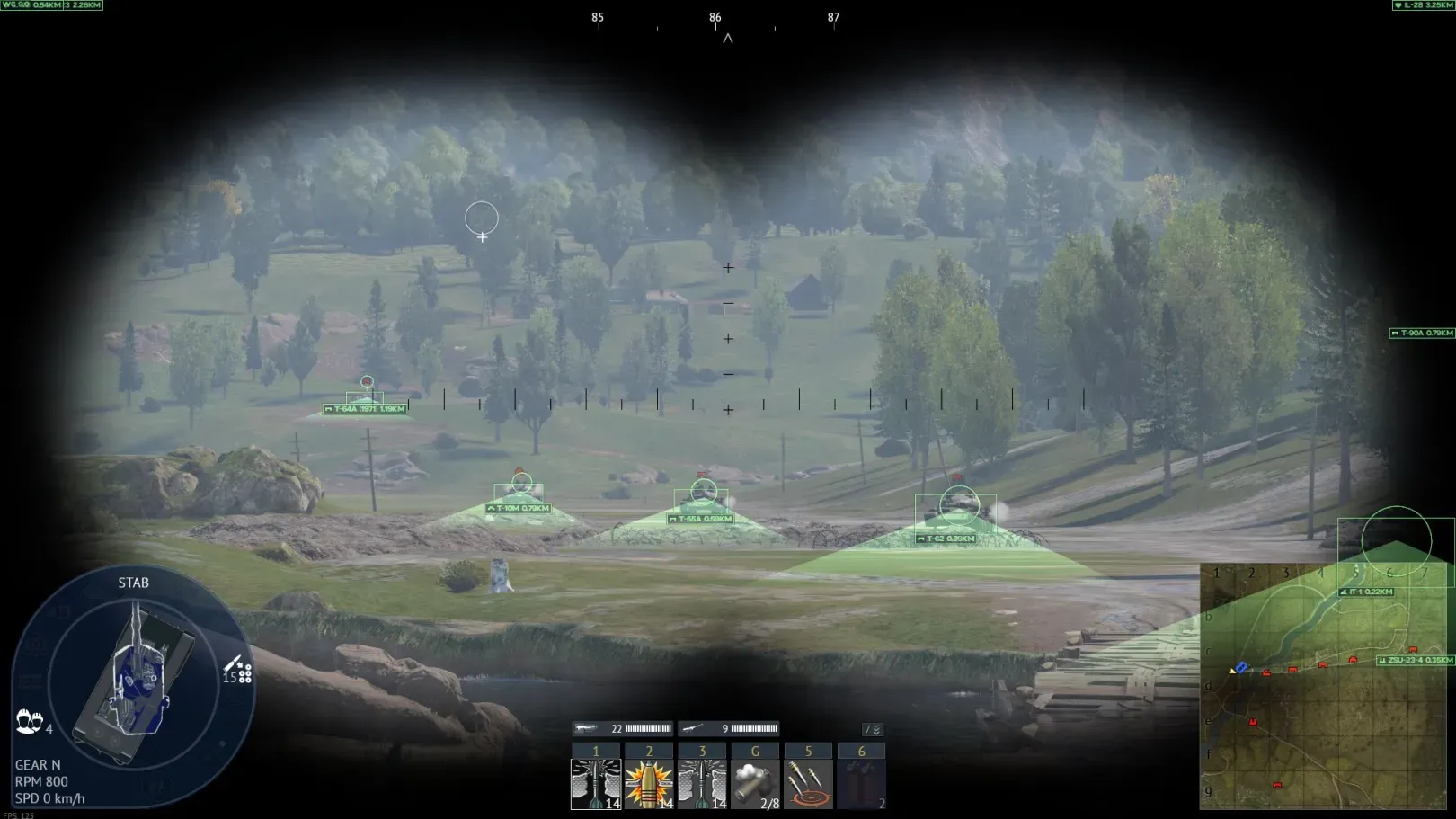Fire the smoke grenade launcher icon
The height and width of the screenshot is (819, 1456).
pos(755,783)
